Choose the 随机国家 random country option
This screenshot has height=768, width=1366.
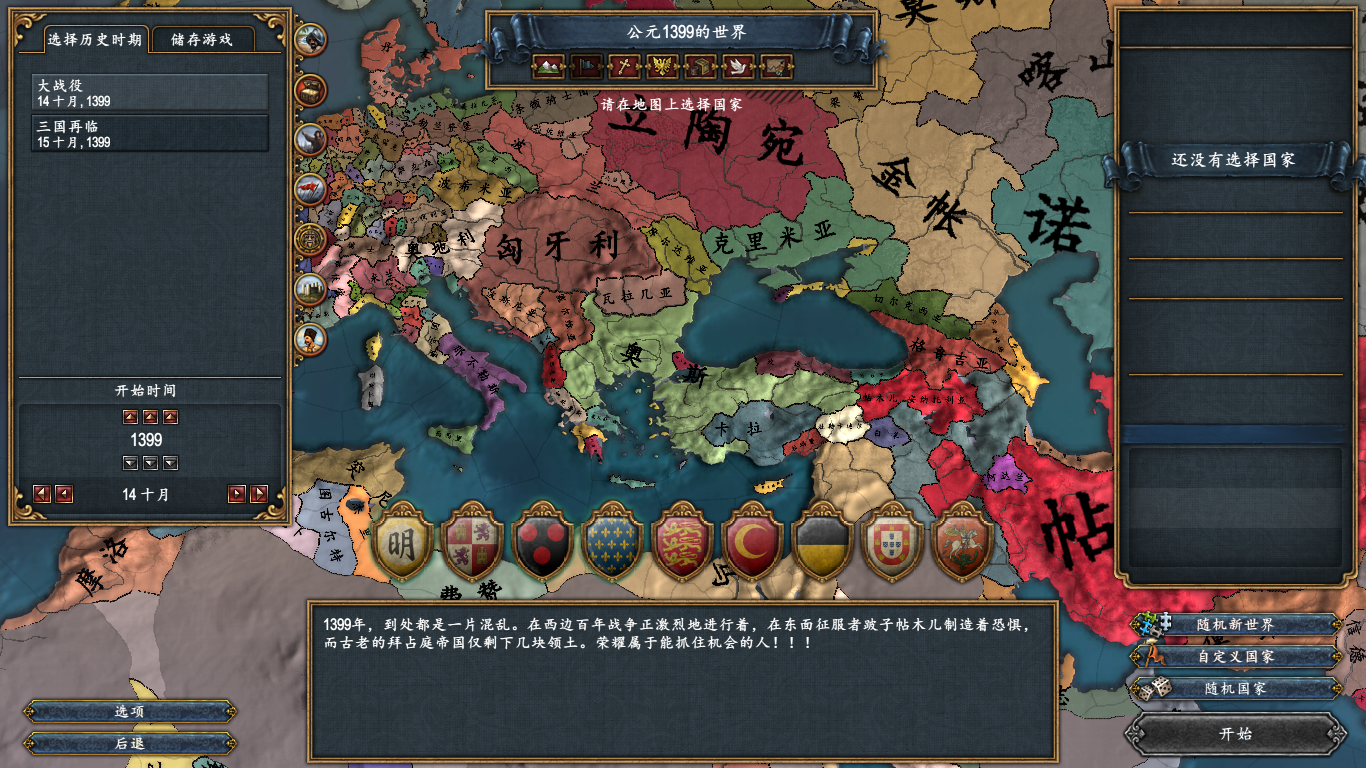[1236, 688]
